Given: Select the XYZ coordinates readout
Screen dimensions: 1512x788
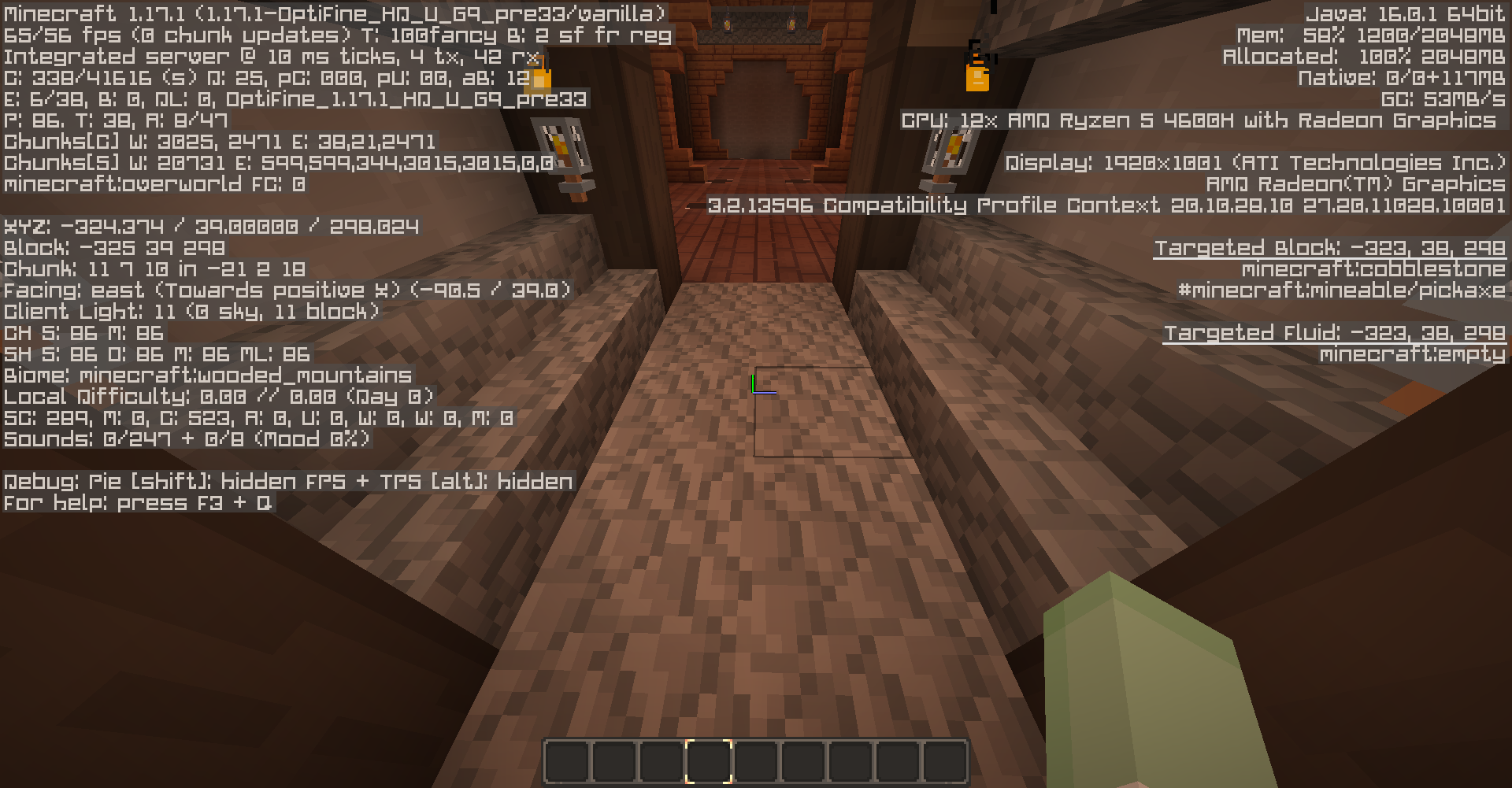Looking at the screenshot, I should tap(211, 226).
